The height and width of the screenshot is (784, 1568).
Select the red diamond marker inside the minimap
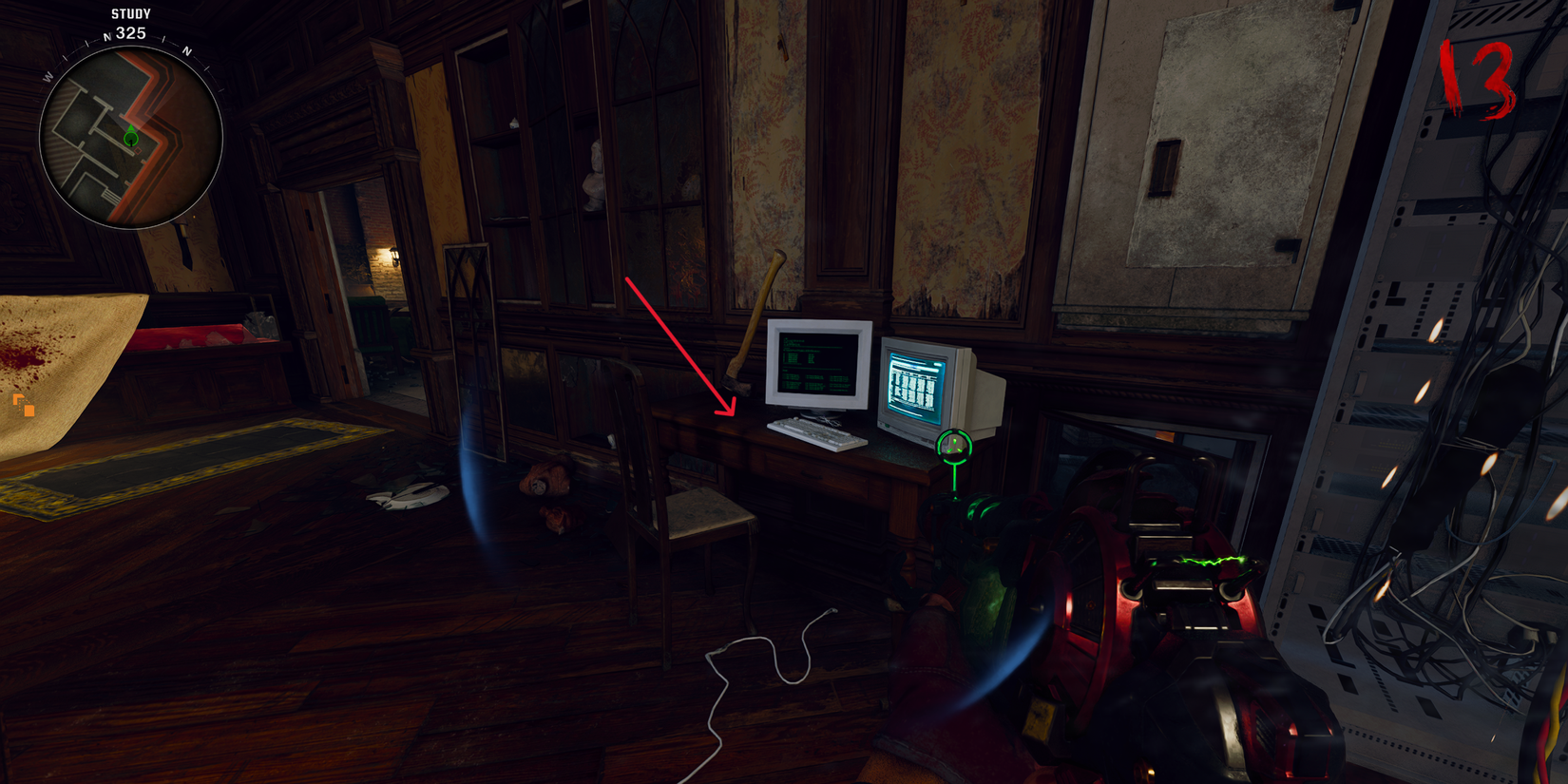(x=138, y=151)
